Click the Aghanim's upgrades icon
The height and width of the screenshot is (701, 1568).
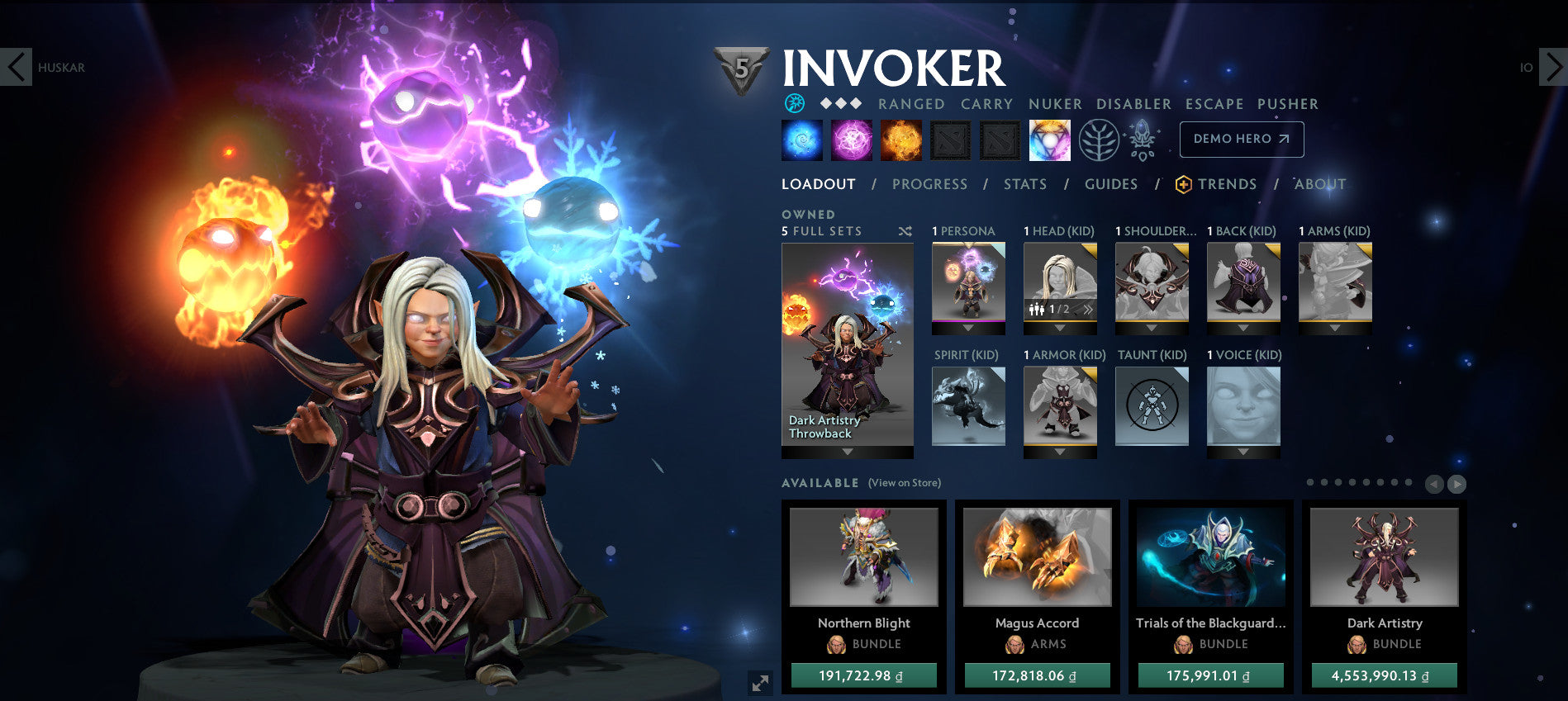1141,139
